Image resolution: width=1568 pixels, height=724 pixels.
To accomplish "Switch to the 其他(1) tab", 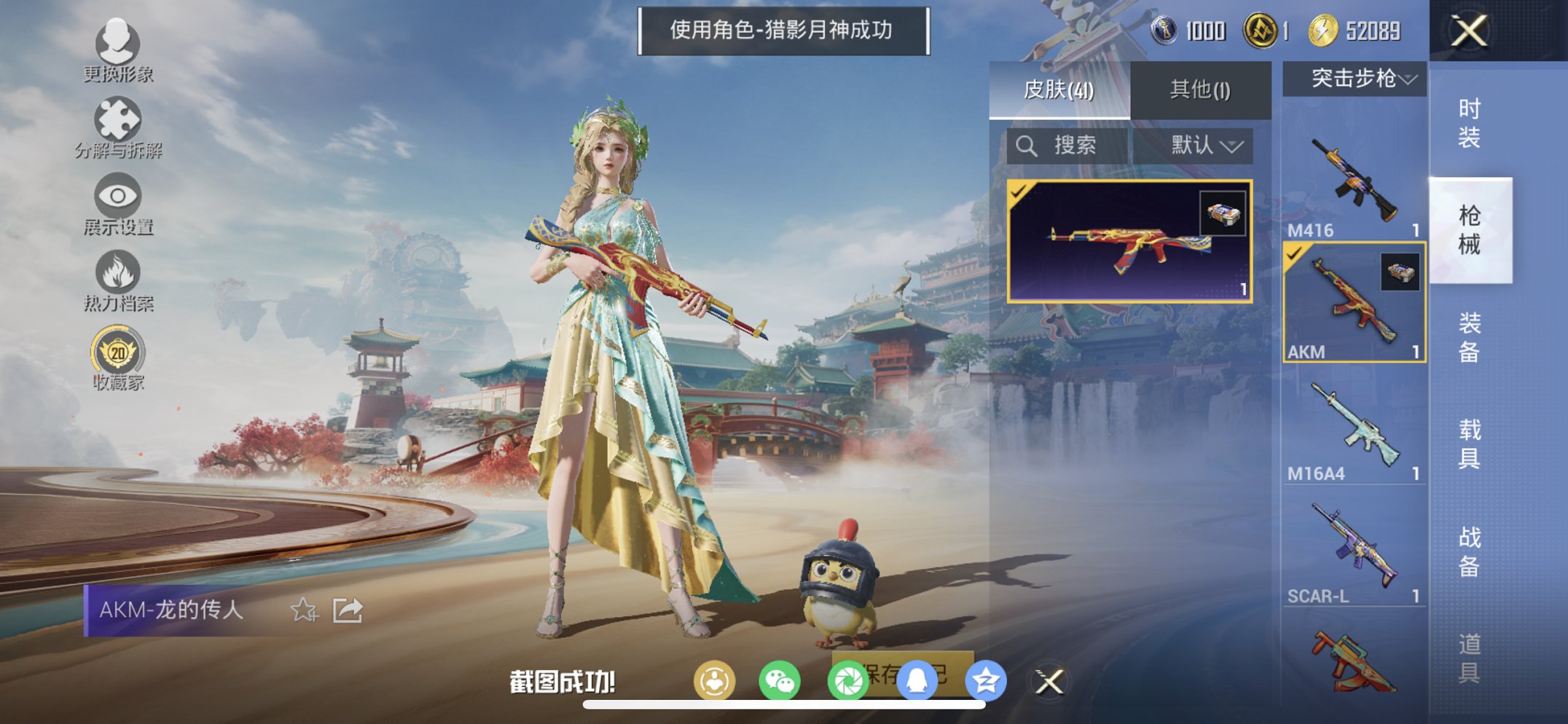I will (1199, 87).
